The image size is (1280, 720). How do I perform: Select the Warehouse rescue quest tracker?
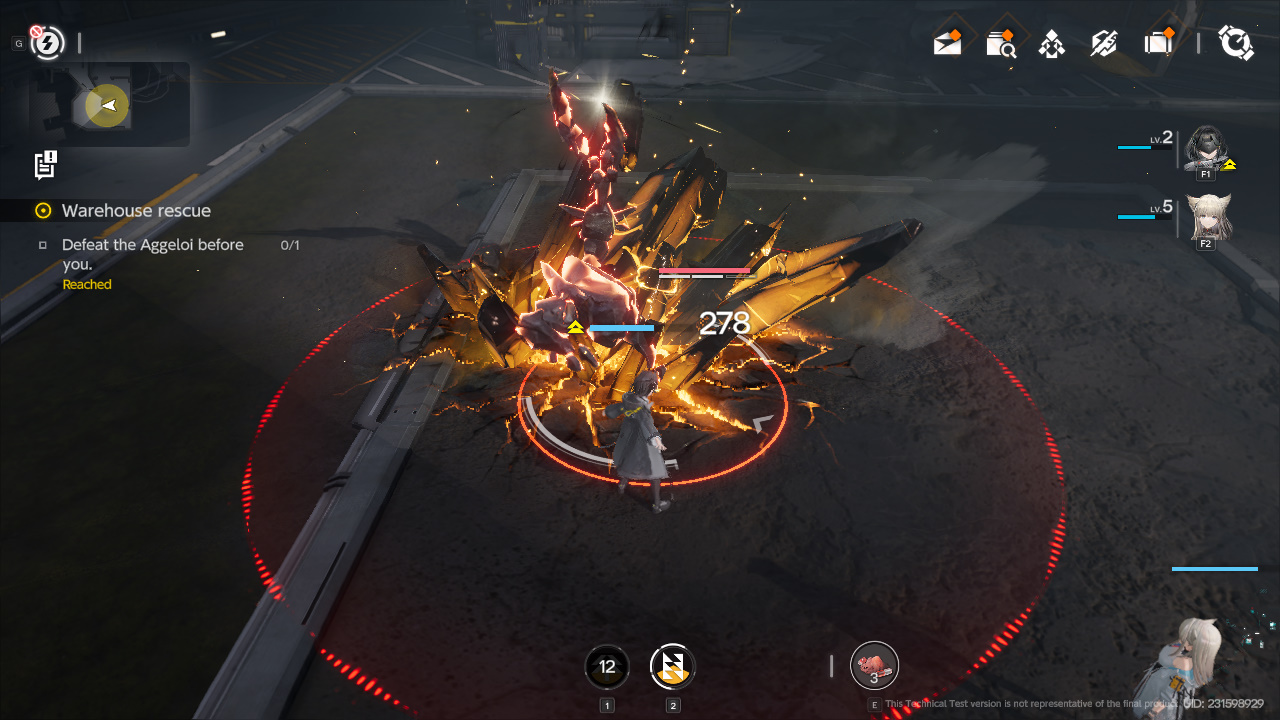click(x=136, y=211)
